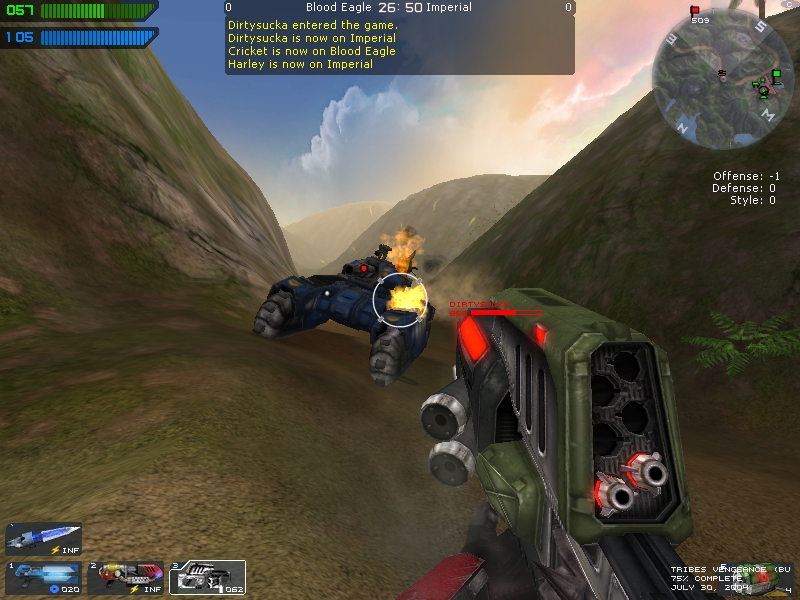
Task: Select the blue energy blade slot
Action: click(x=43, y=538)
